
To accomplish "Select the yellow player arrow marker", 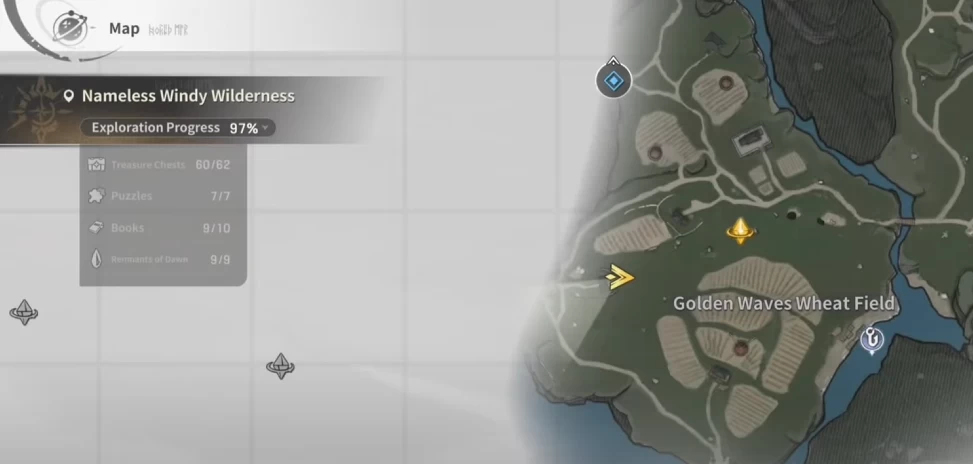I will tap(621, 277).
